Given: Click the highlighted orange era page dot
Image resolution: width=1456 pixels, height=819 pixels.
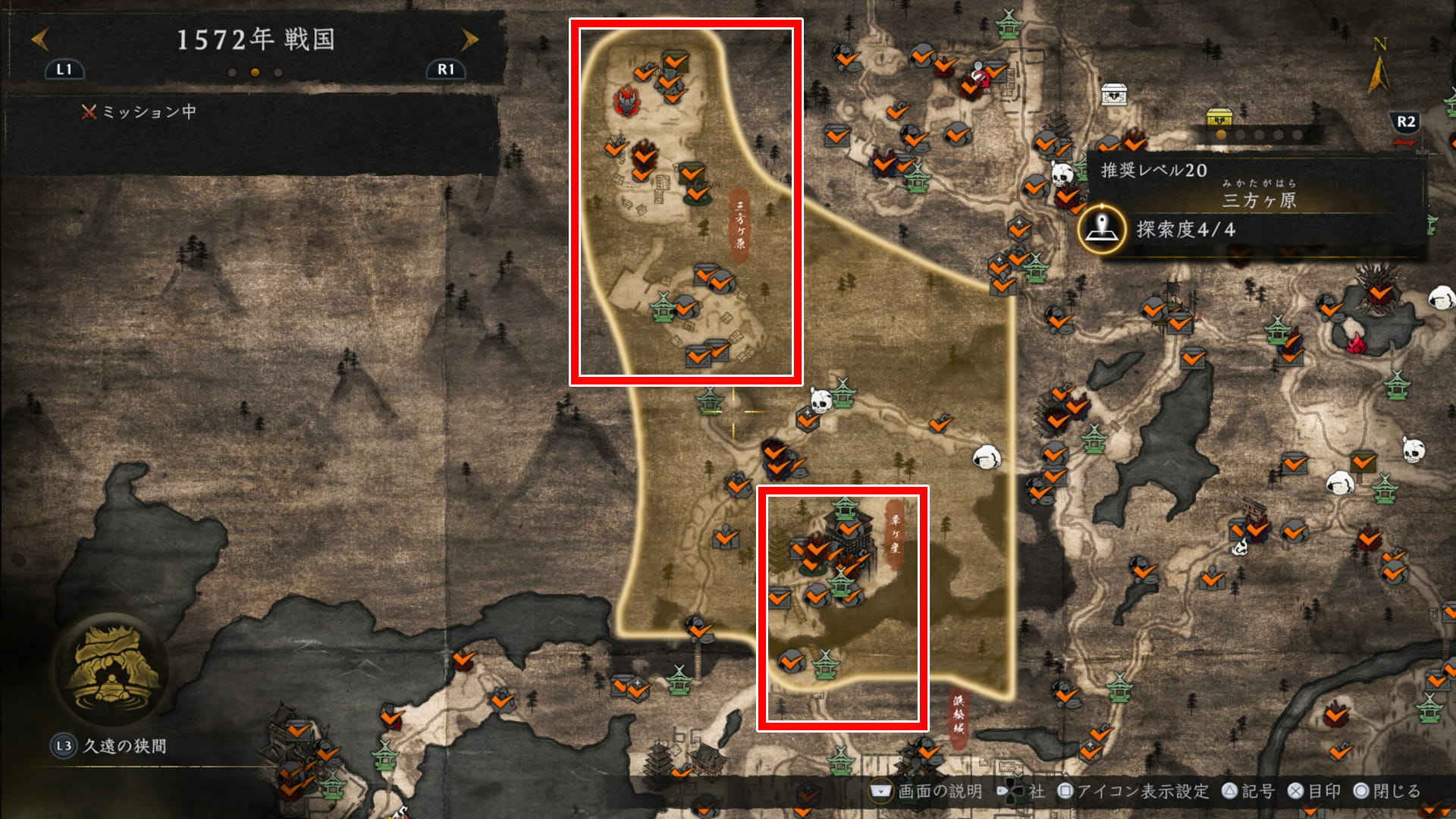Looking at the screenshot, I should coord(255,73).
